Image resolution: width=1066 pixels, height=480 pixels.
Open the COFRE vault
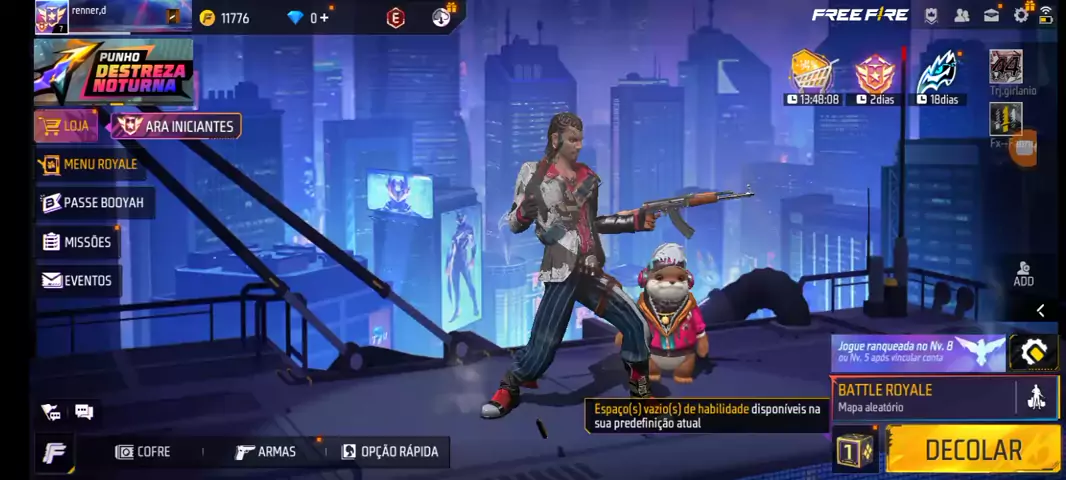pyautogui.click(x=143, y=452)
